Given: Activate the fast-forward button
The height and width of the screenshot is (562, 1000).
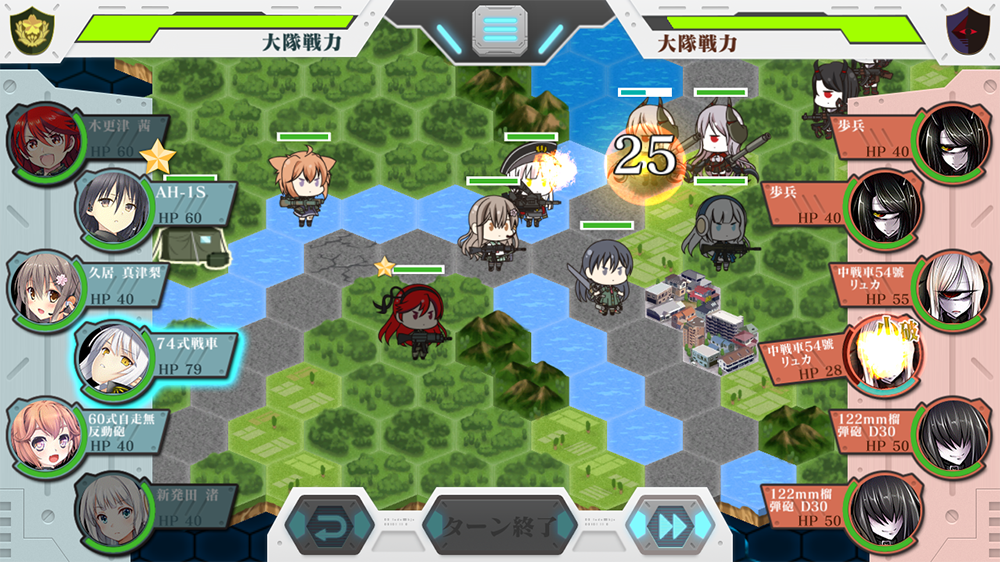Looking at the screenshot, I should tap(670, 526).
